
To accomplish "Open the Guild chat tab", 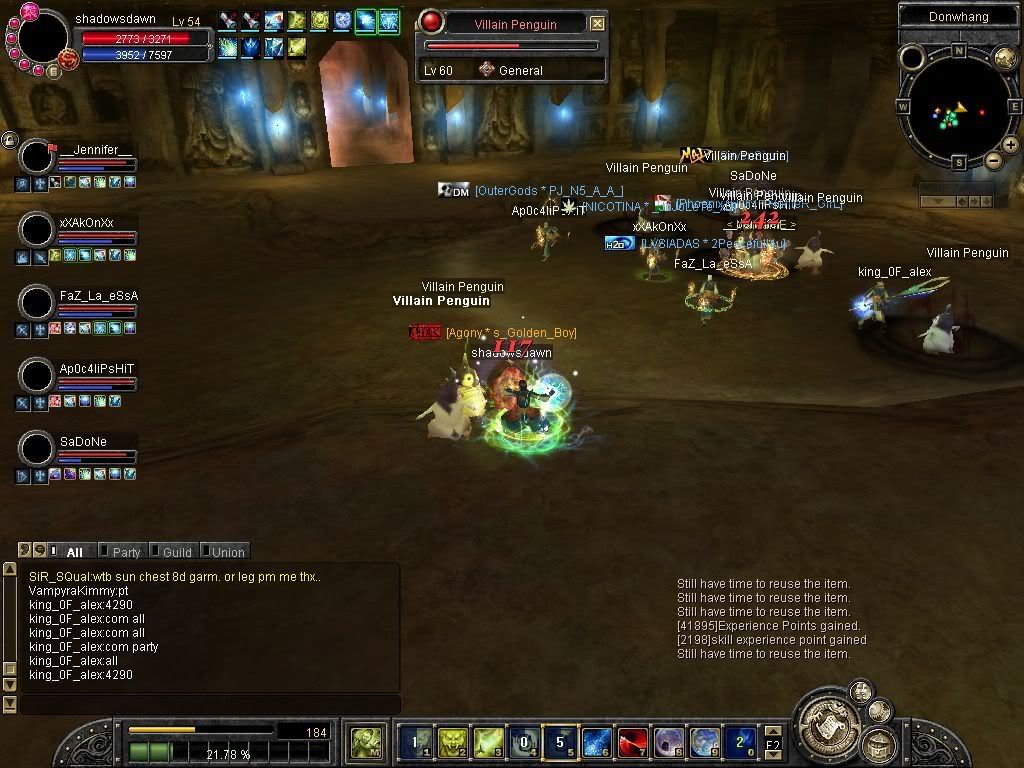I will pos(176,552).
